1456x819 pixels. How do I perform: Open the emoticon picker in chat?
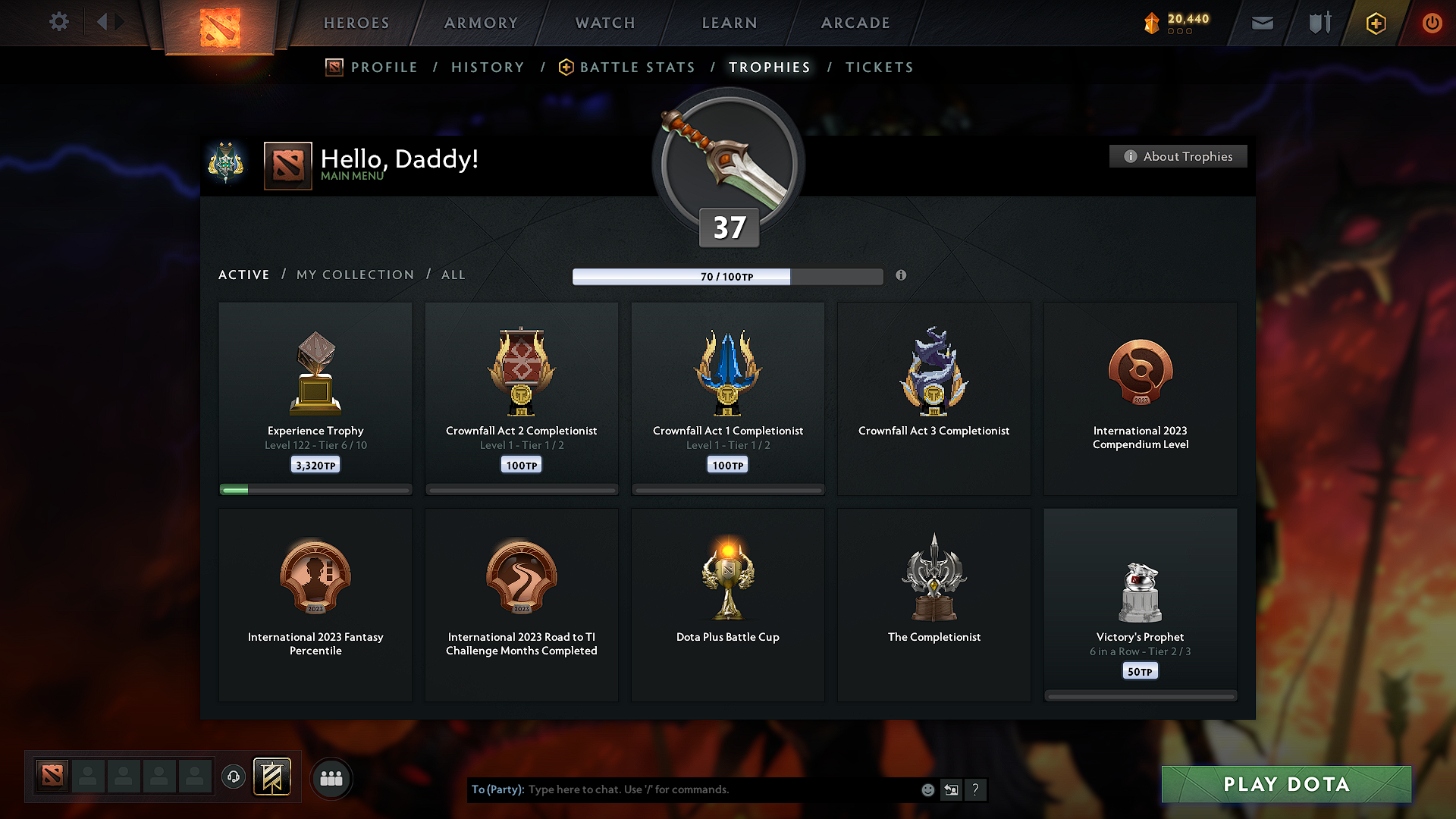[927, 789]
